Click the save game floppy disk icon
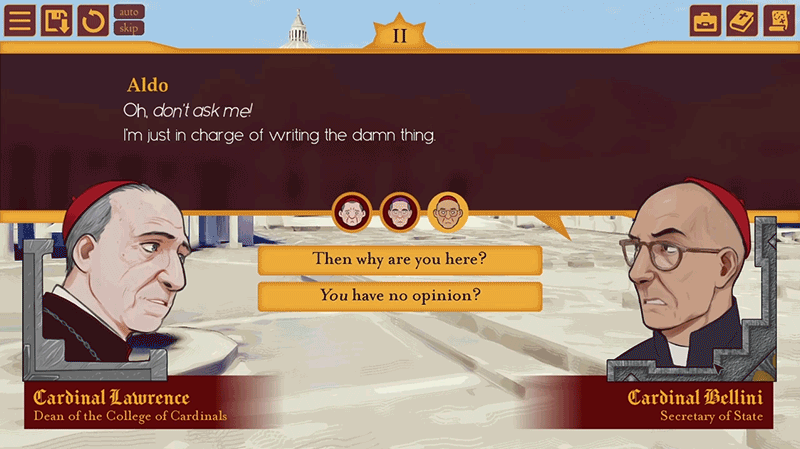 click(x=56, y=20)
